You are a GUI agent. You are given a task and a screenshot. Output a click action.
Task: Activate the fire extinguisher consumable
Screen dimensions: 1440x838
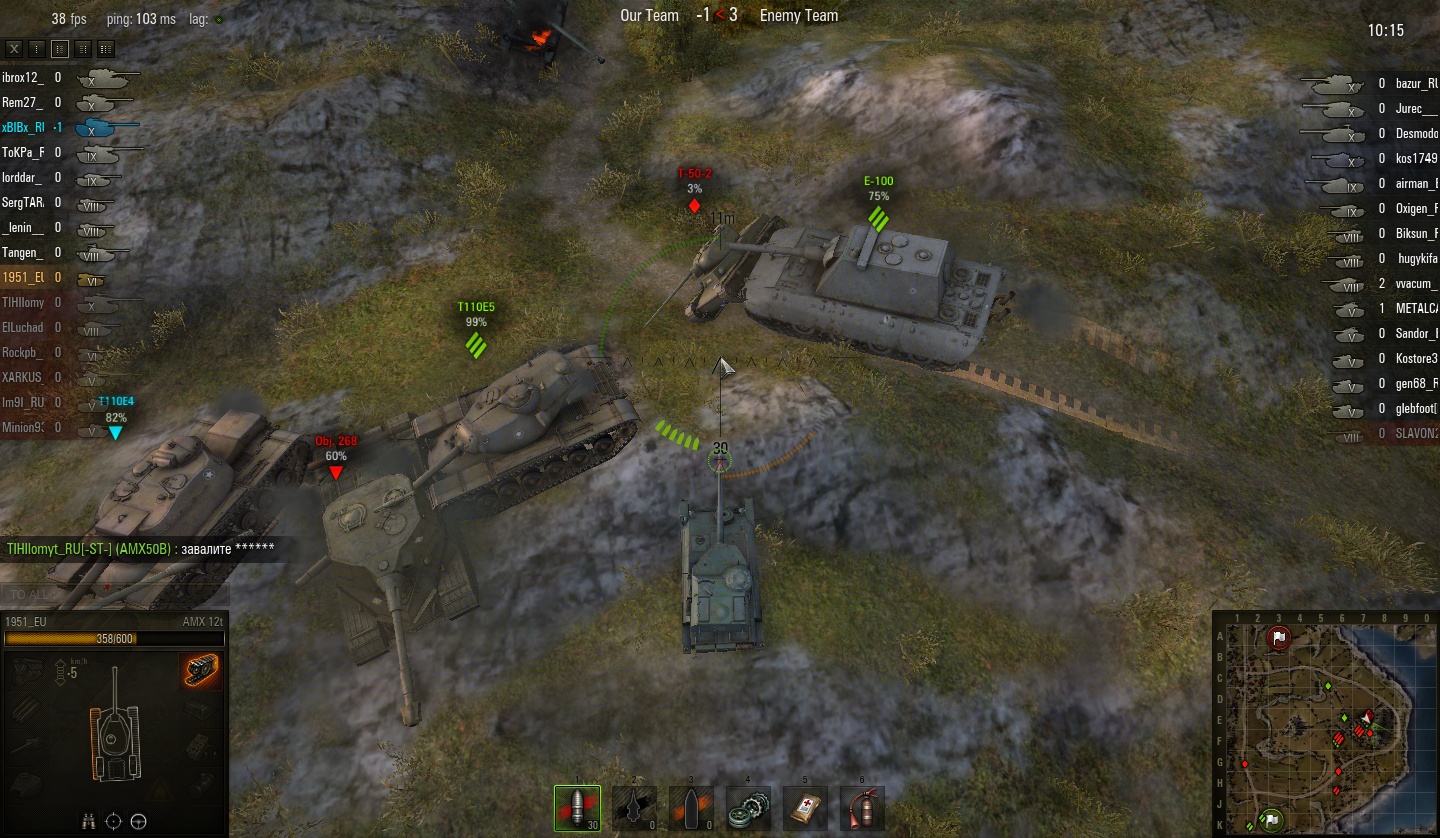[x=862, y=807]
